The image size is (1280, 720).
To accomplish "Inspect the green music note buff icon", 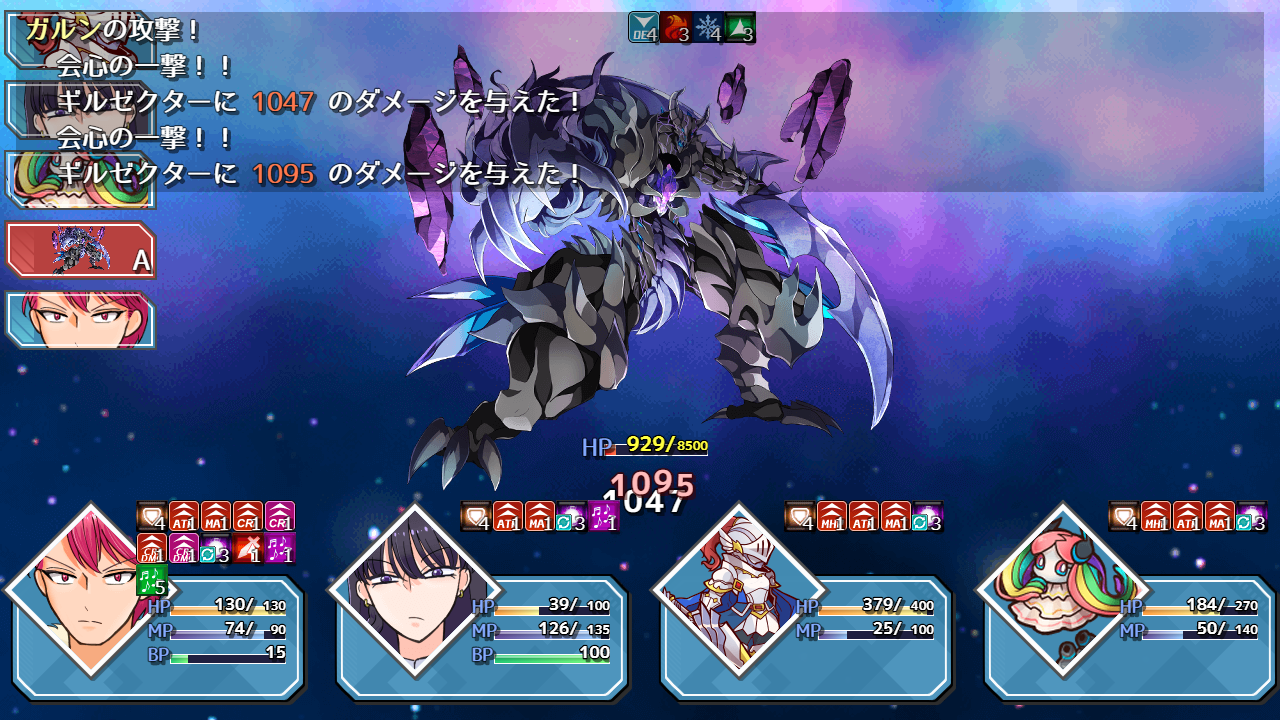I will pyautogui.click(x=151, y=580).
